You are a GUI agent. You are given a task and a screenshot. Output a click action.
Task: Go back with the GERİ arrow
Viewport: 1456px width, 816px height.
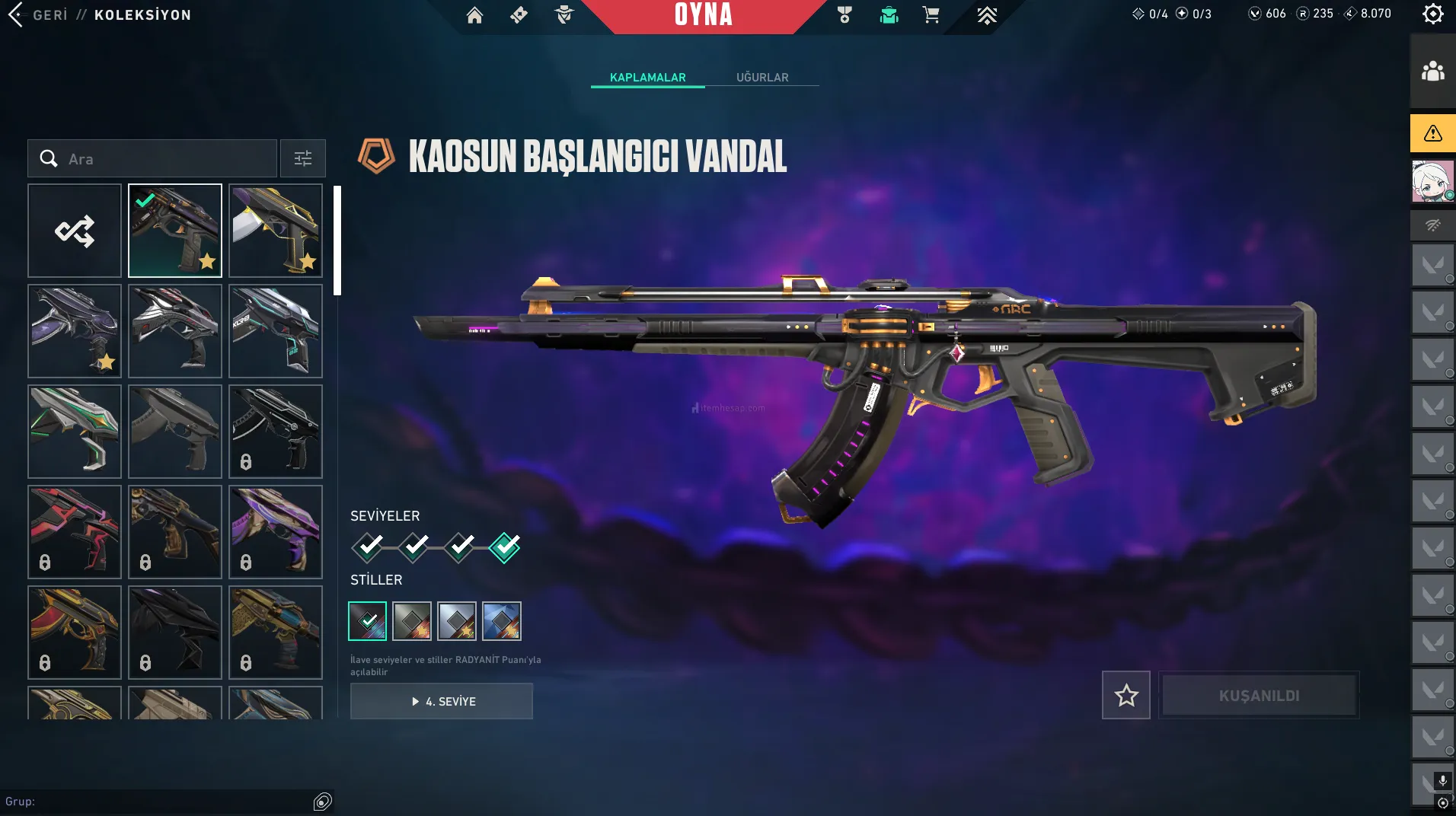pyautogui.click(x=17, y=14)
